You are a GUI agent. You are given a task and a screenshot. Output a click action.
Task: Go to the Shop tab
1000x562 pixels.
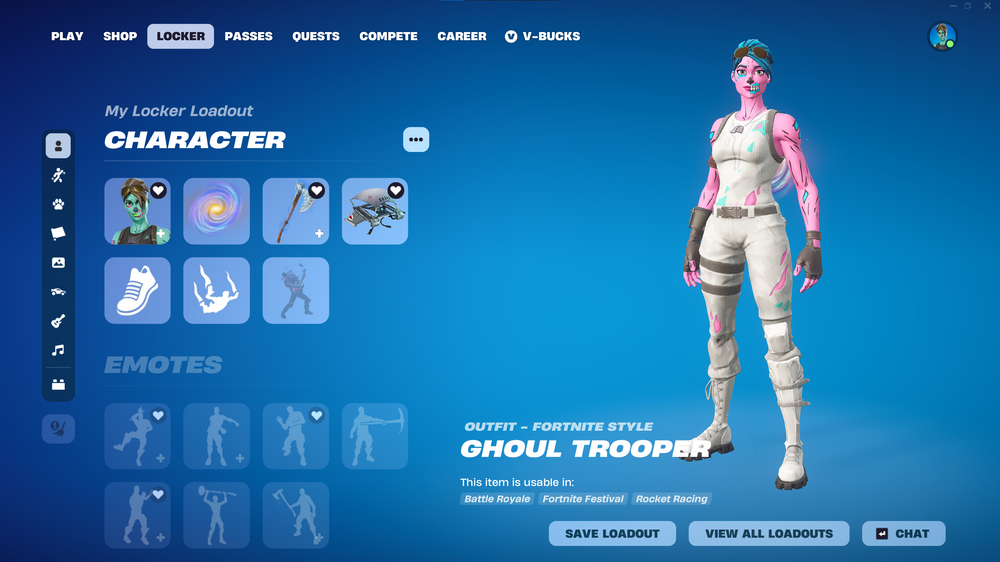(x=120, y=36)
